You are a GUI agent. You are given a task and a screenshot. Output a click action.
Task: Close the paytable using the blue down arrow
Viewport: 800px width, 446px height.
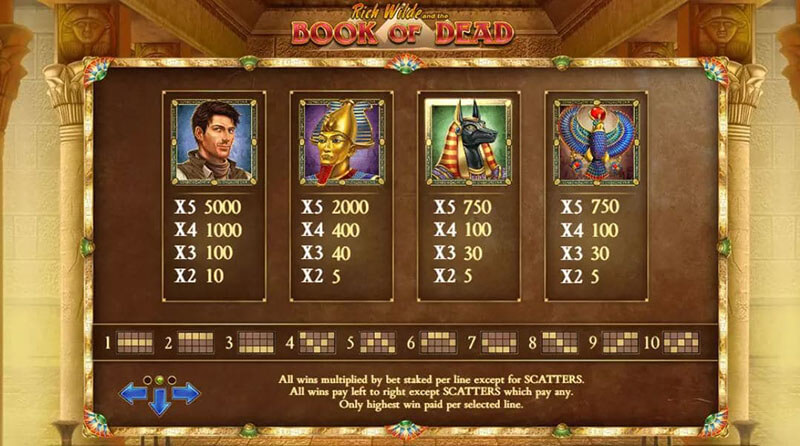click(160, 402)
